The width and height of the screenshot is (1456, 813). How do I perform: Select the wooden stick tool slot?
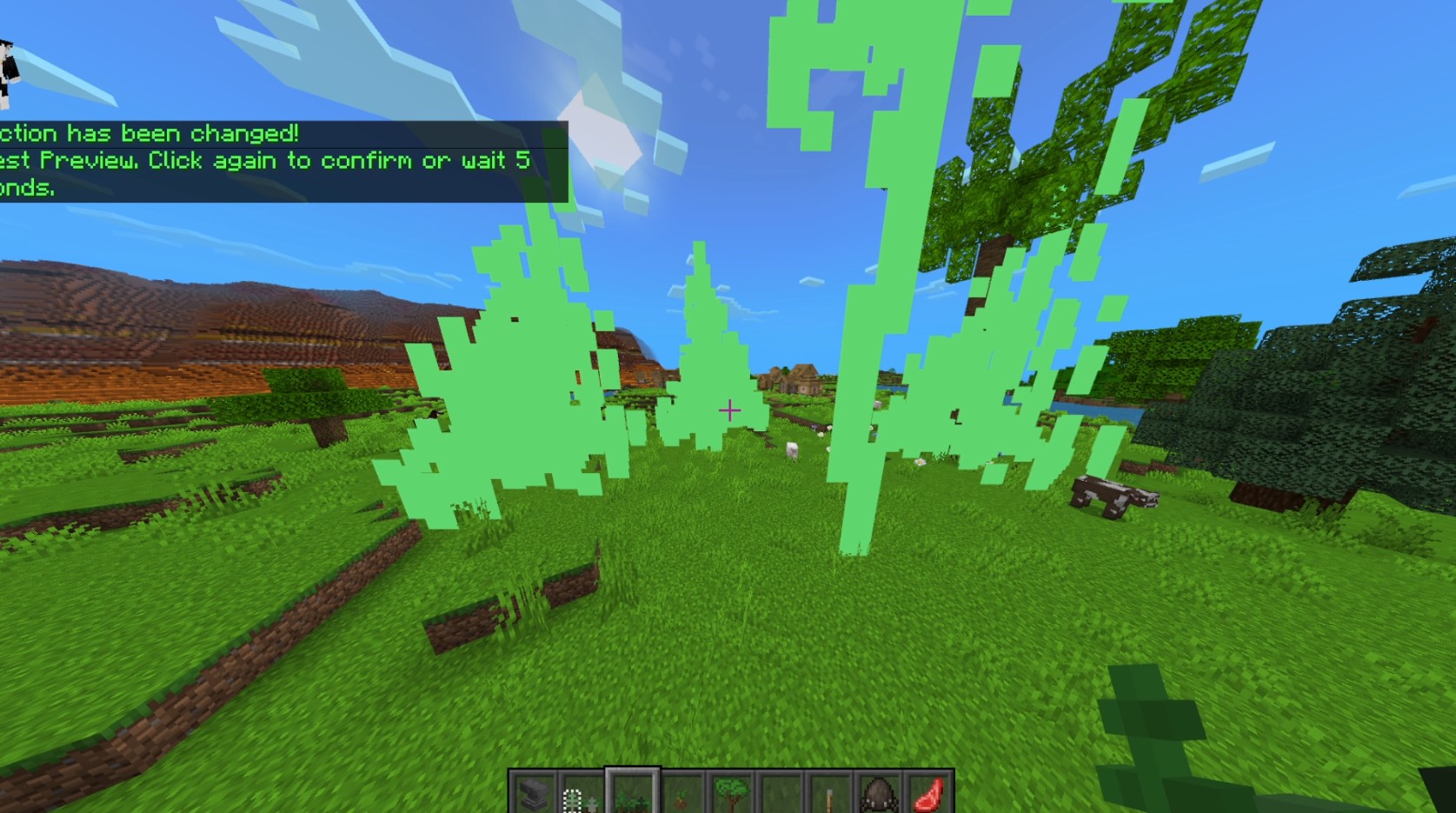pyautogui.click(x=830, y=793)
